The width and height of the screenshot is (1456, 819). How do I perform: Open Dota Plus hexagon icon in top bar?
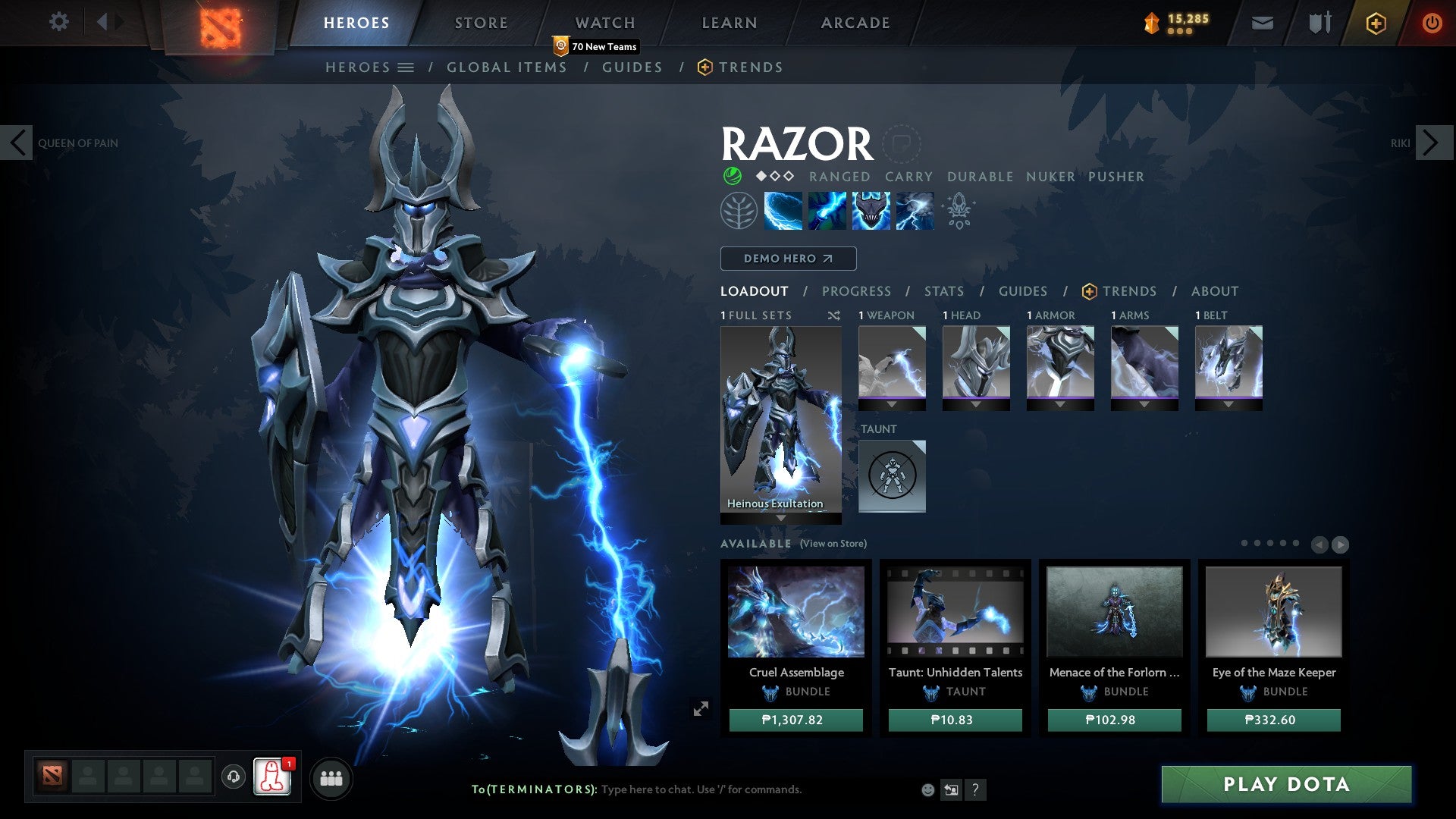click(1375, 23)
